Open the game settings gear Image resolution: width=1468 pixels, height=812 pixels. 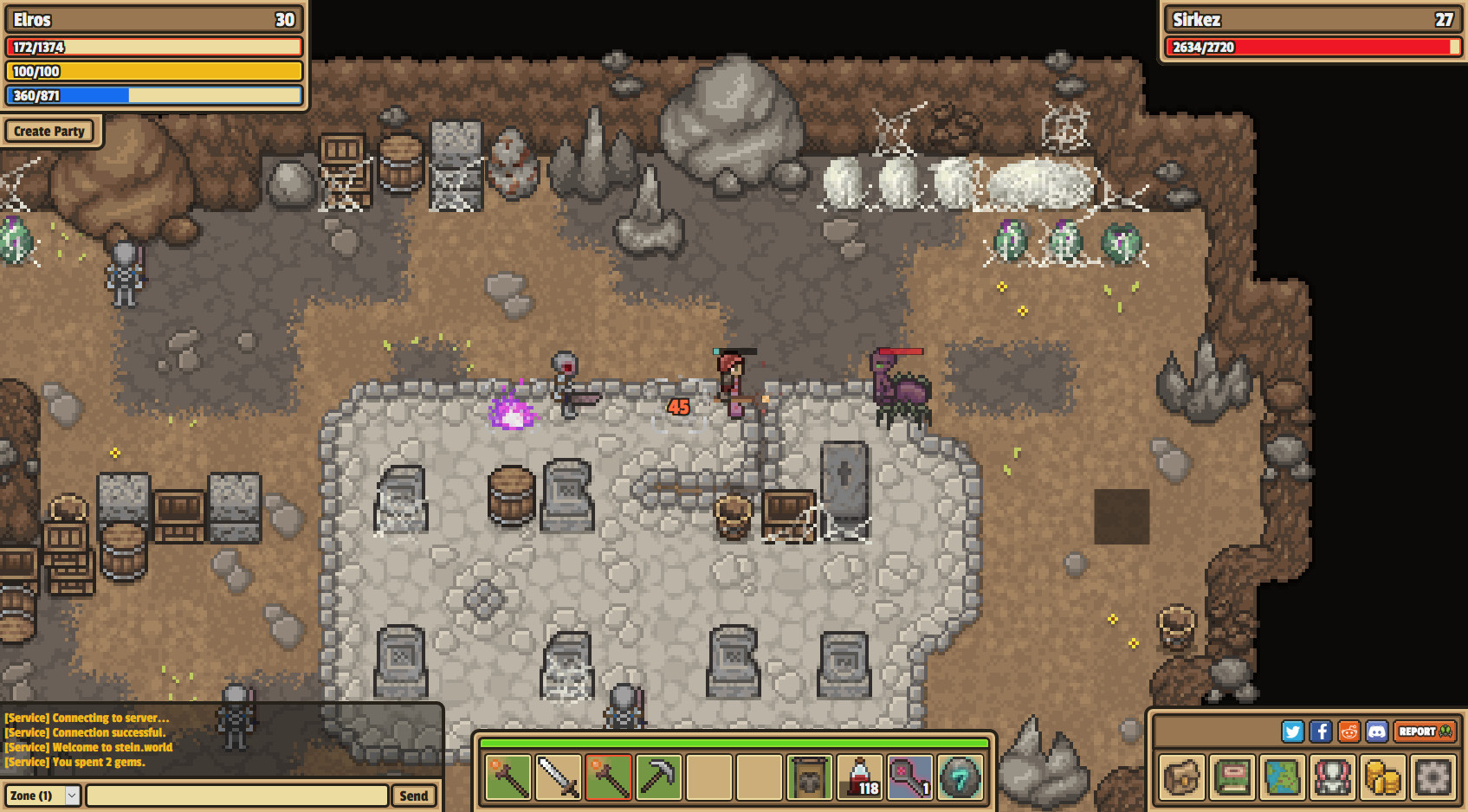tap(1433, 777)
